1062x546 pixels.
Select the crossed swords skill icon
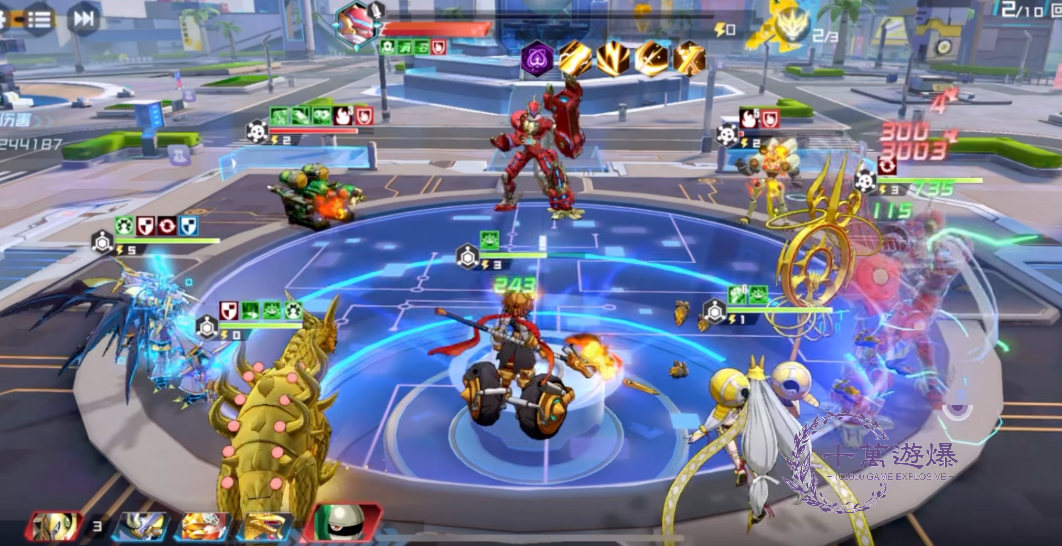pos(690,58)
